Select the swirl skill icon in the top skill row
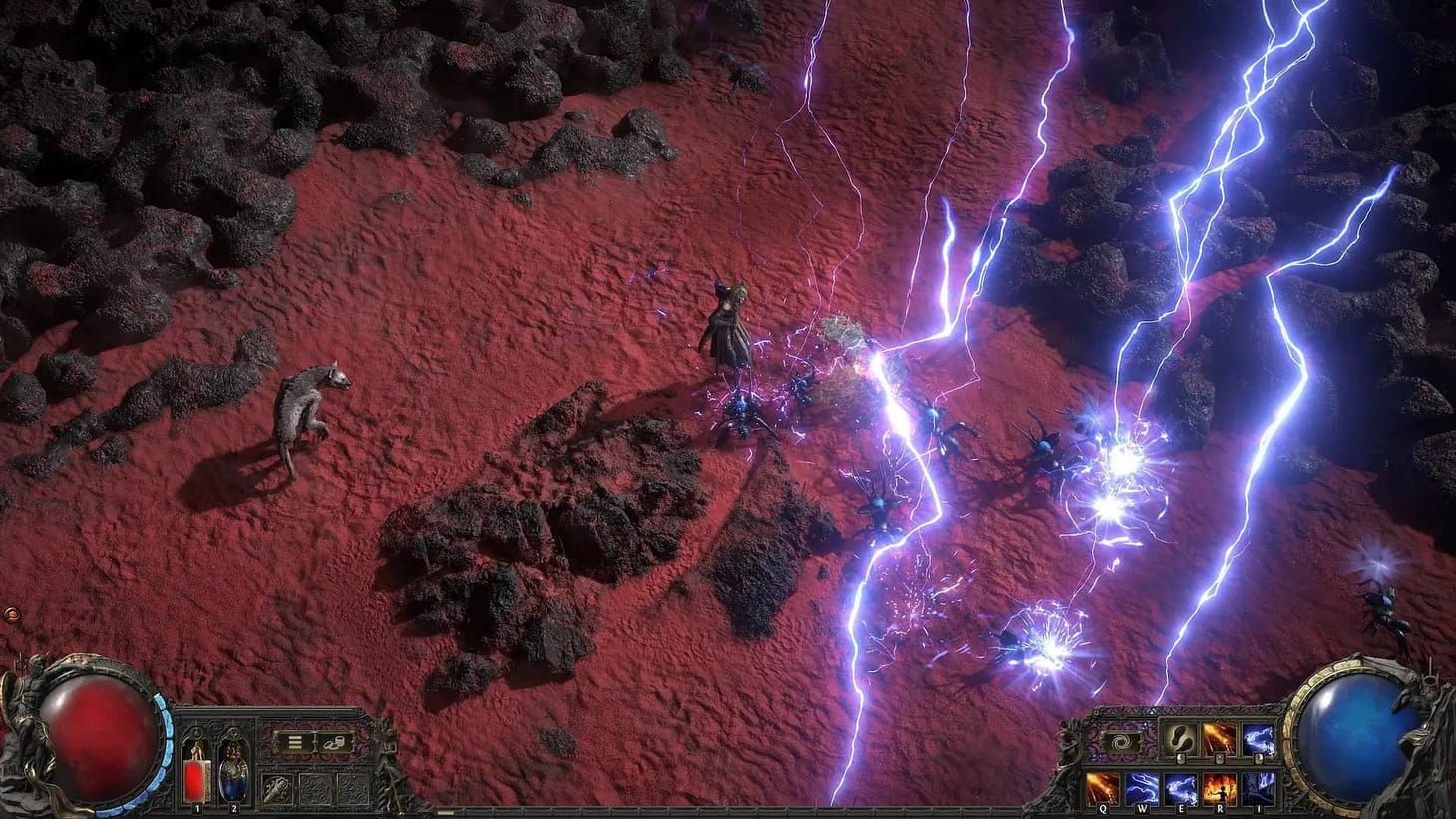The image size is (1456, 819). 1181,740
